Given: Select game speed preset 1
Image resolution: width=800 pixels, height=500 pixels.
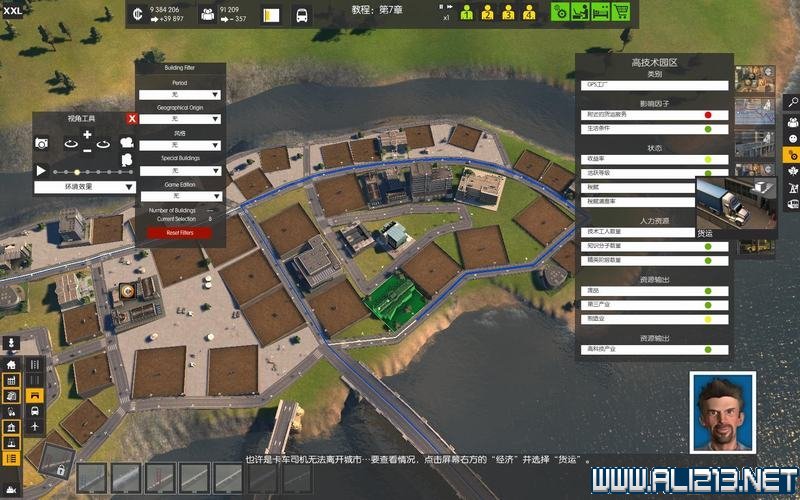Looking at the screenshot, I should 467,14.
